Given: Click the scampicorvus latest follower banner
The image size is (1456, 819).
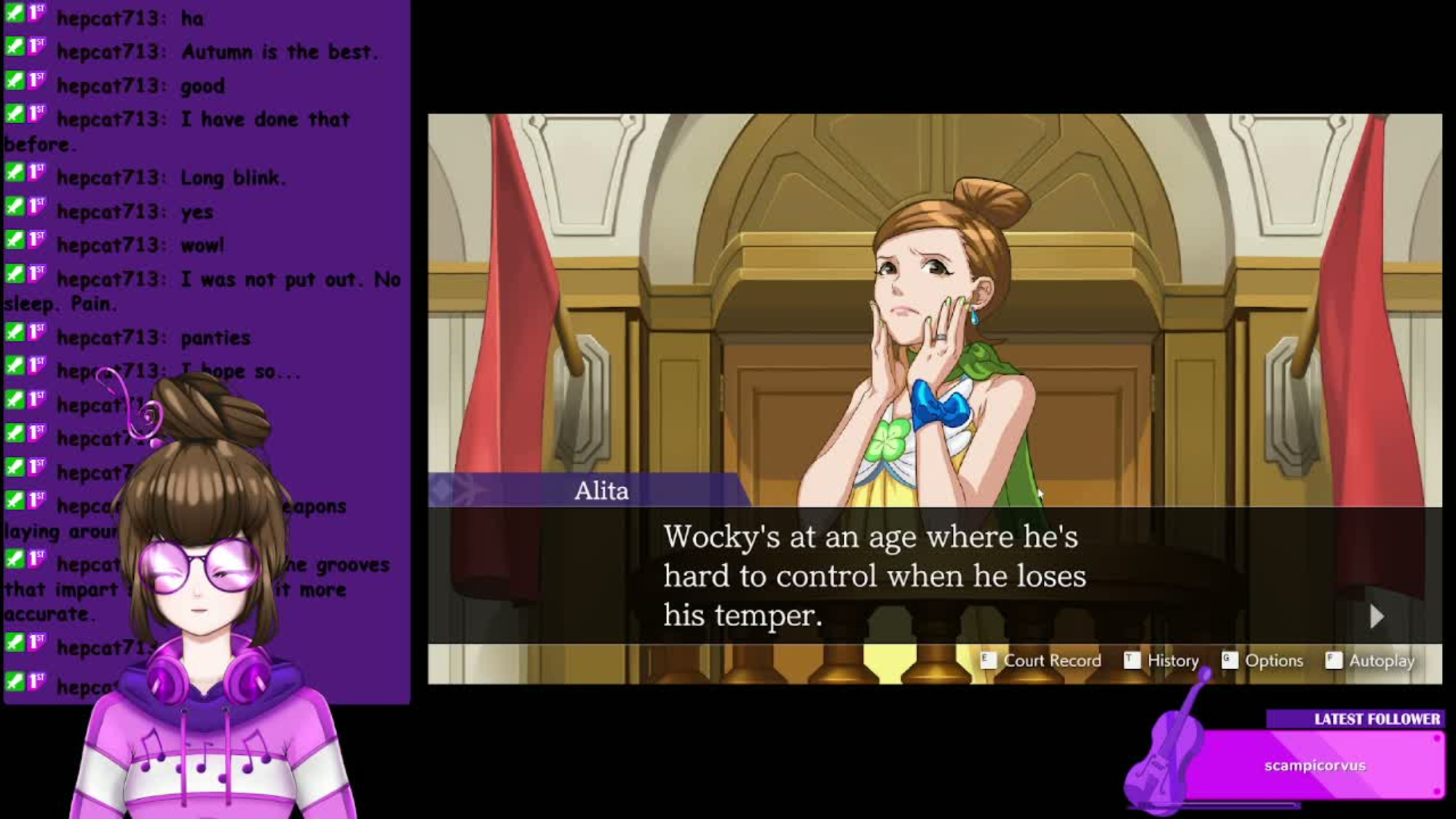Looking at the screenshot, I should (x=1315, y=765).
